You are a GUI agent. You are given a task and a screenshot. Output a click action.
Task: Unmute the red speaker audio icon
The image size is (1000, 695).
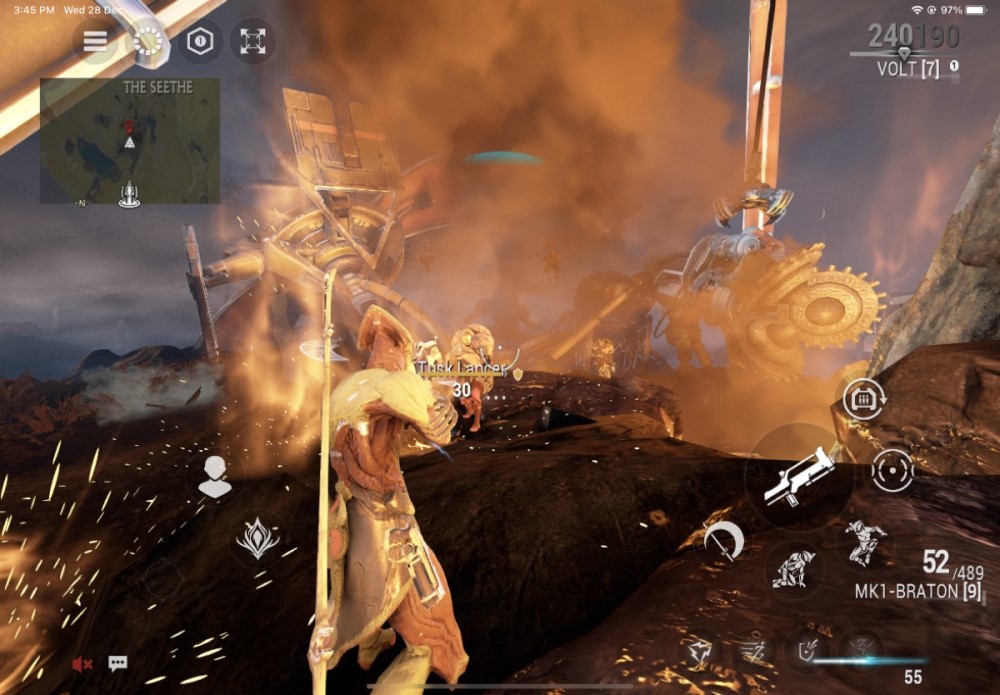[x=83, y=663]
